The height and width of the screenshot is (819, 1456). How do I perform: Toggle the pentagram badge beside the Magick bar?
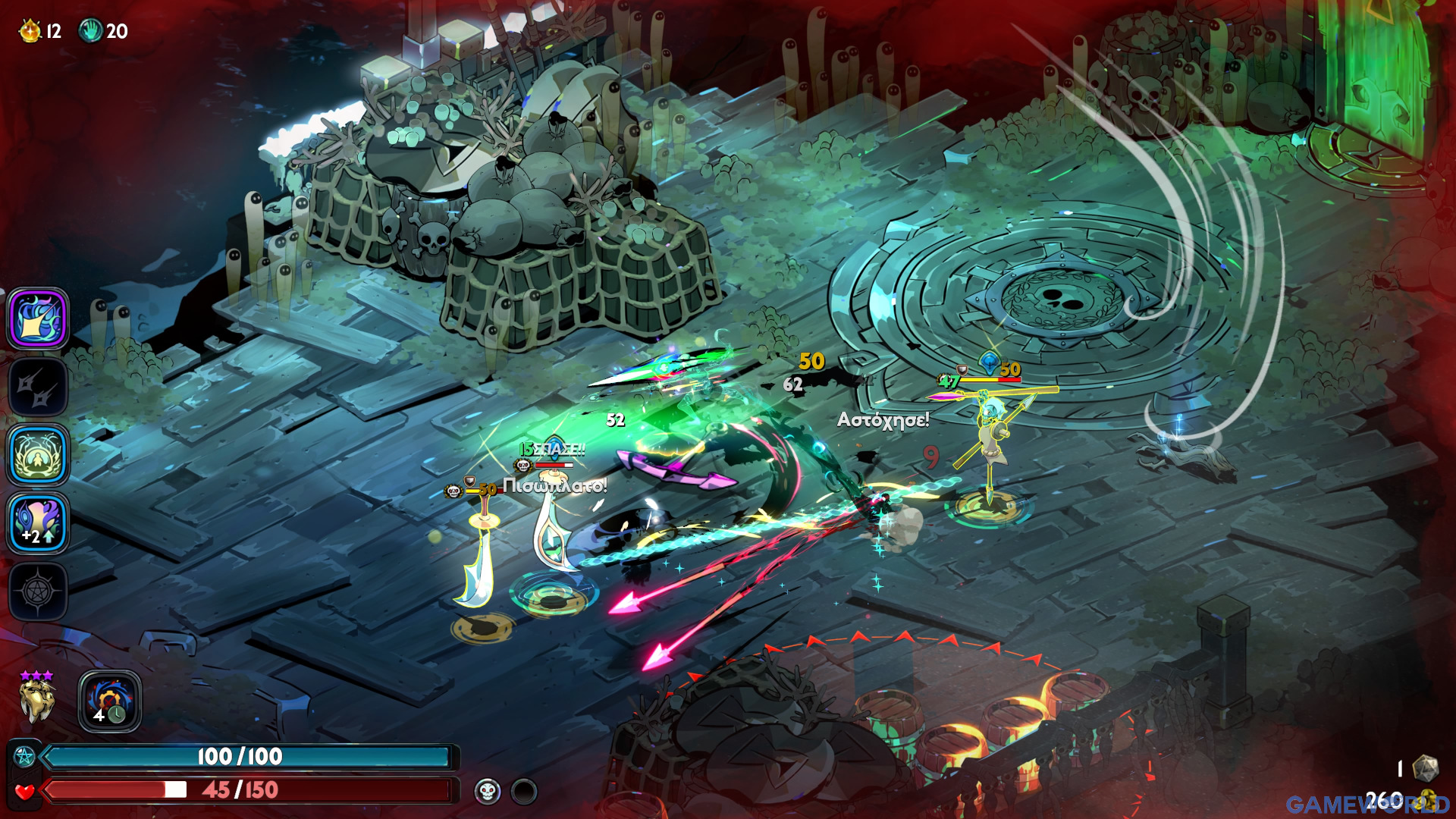pos(23,755)
